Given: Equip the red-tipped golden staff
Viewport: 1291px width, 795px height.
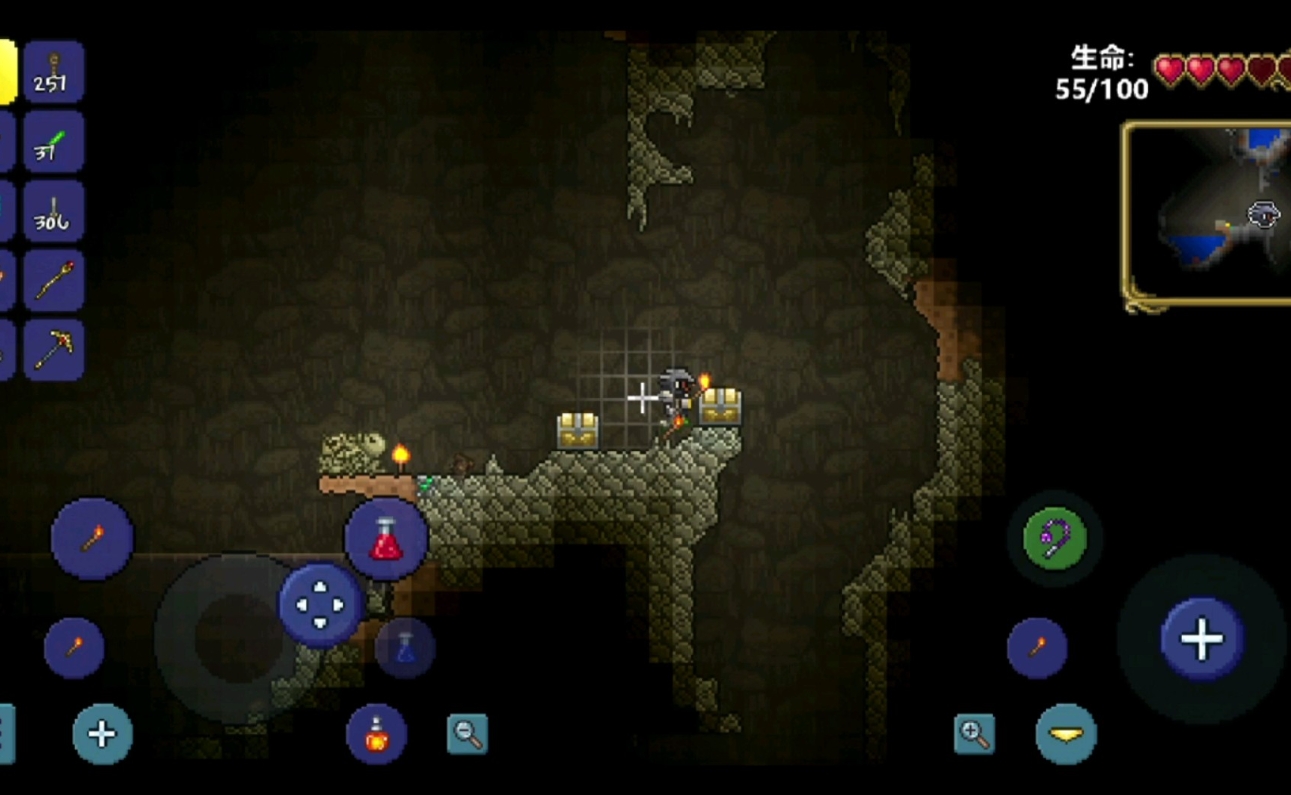Looking at the screenshot, I should (54, 281).
